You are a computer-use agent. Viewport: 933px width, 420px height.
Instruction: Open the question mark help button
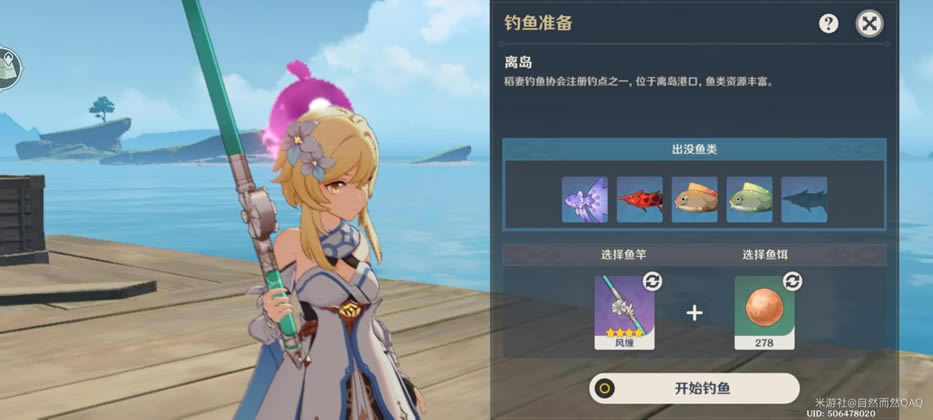828,23
